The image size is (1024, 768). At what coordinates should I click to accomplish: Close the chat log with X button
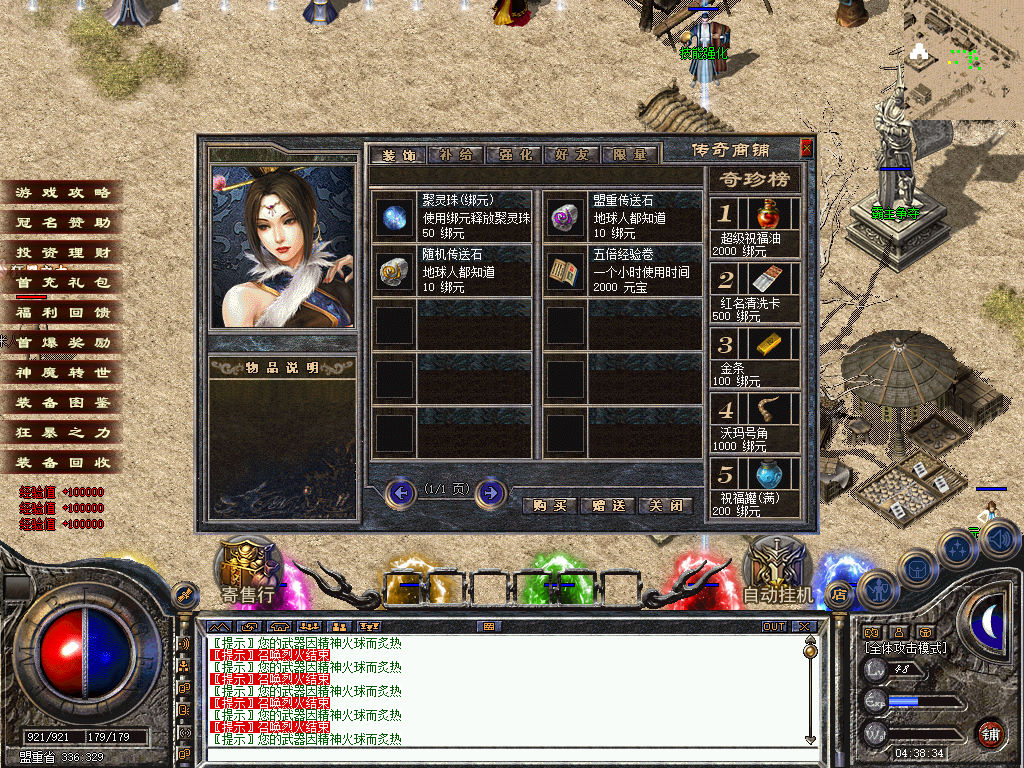click(805, 626)
